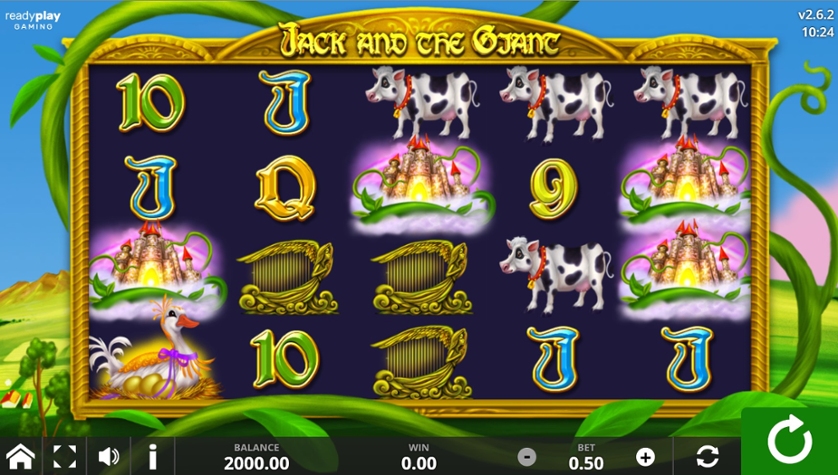Spin the reels with the green button
The width and height of the screenshot is (838, 475).
pyautogui.click(x=790, y=442)
